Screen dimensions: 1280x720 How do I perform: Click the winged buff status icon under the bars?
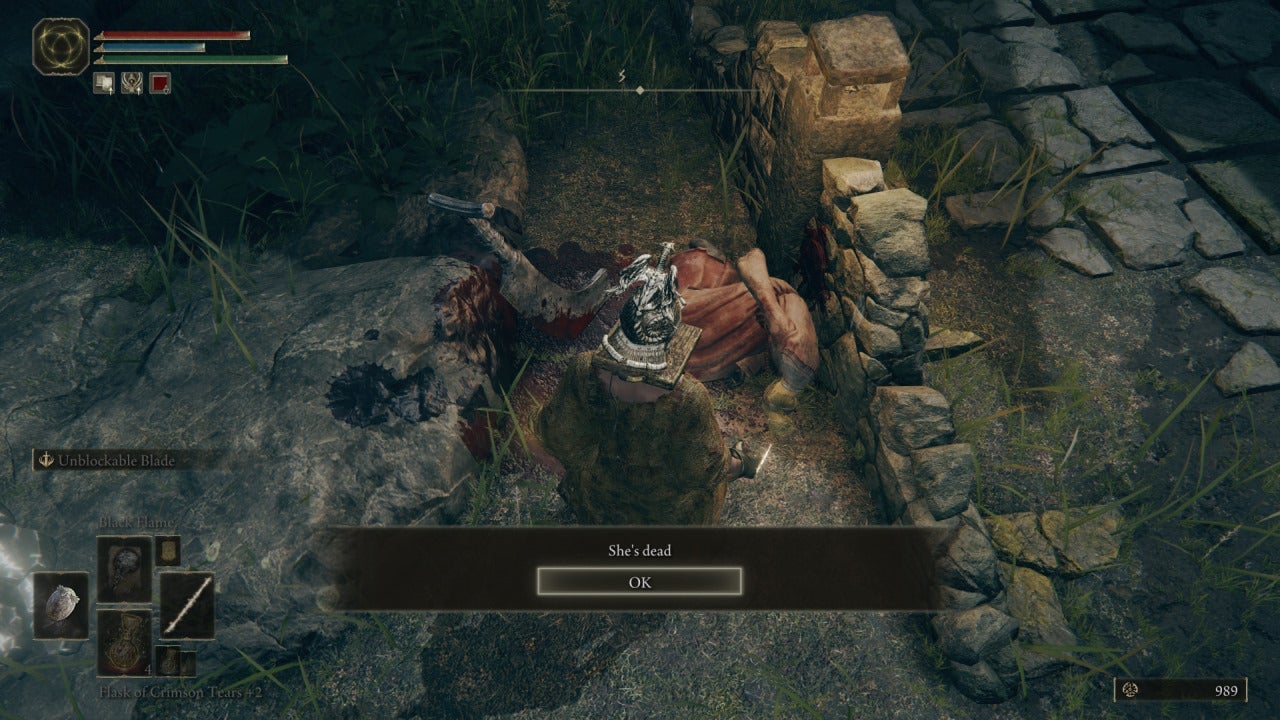(132, 83)
